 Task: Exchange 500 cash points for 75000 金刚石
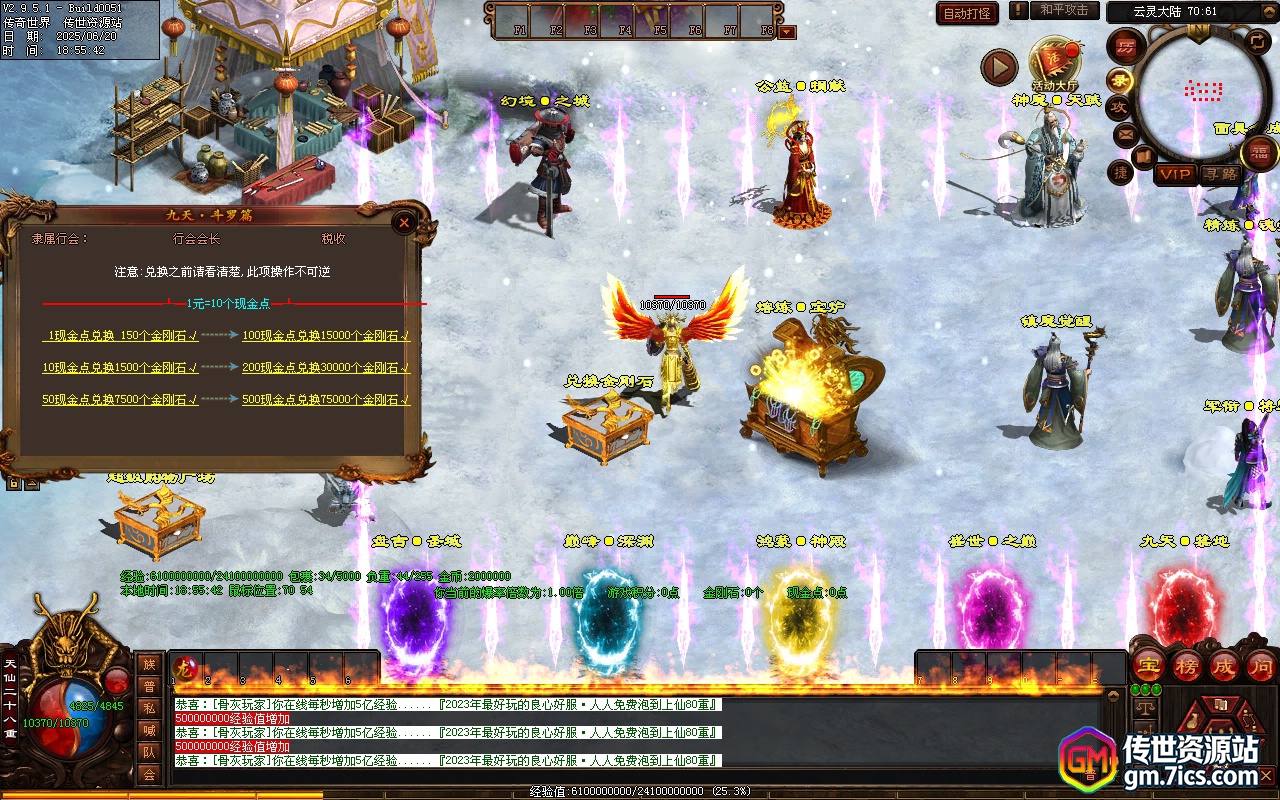coord(326,399)
